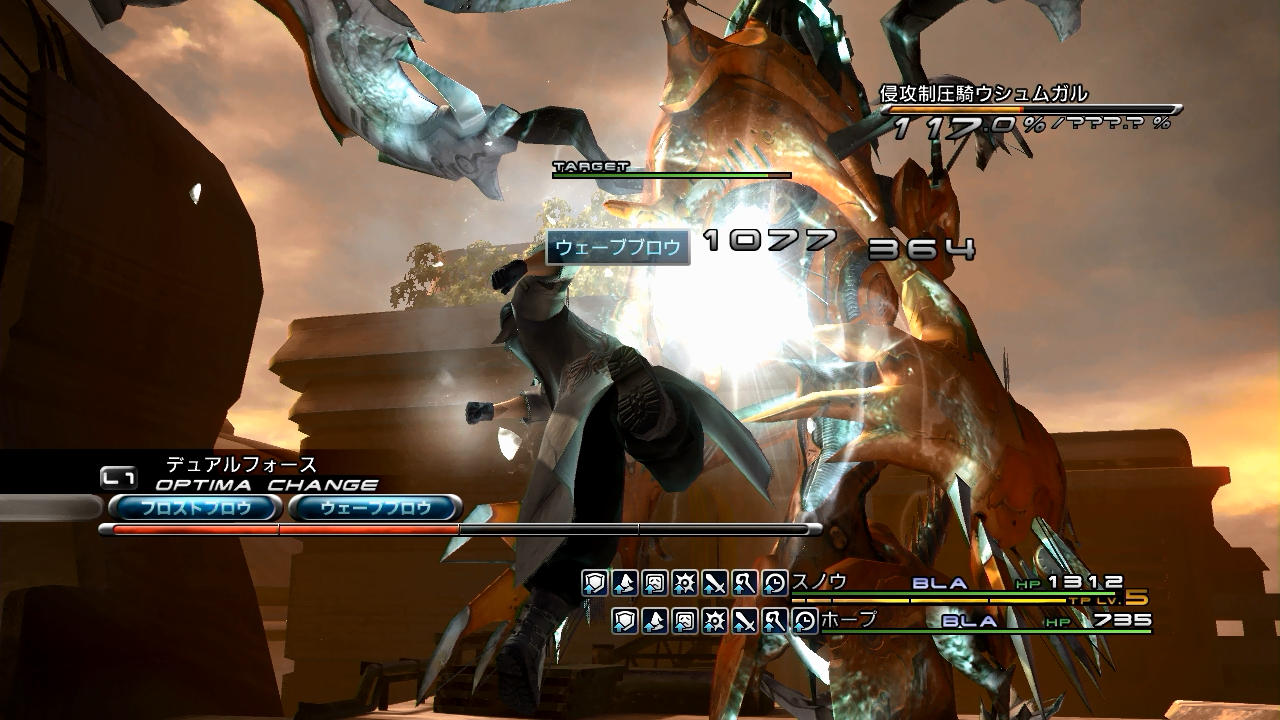
Task: Click スノウ's shield buff icon
Action: [595, 583]
